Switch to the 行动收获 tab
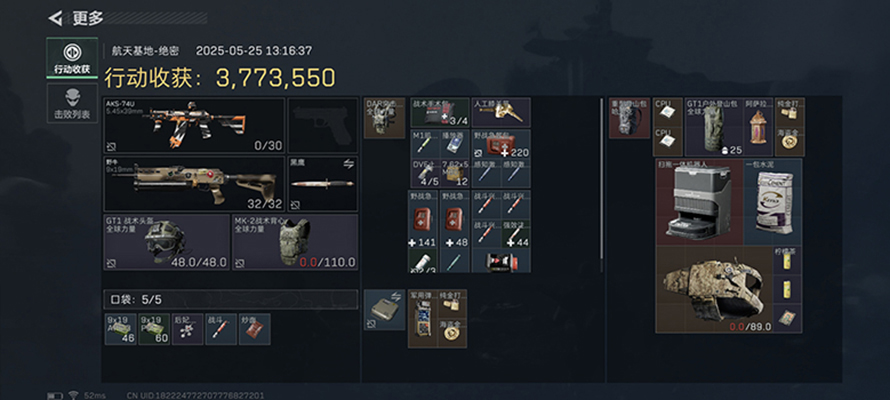Image resolution: width=890 pixels, height=400 pixels. [x=72, y=58]
